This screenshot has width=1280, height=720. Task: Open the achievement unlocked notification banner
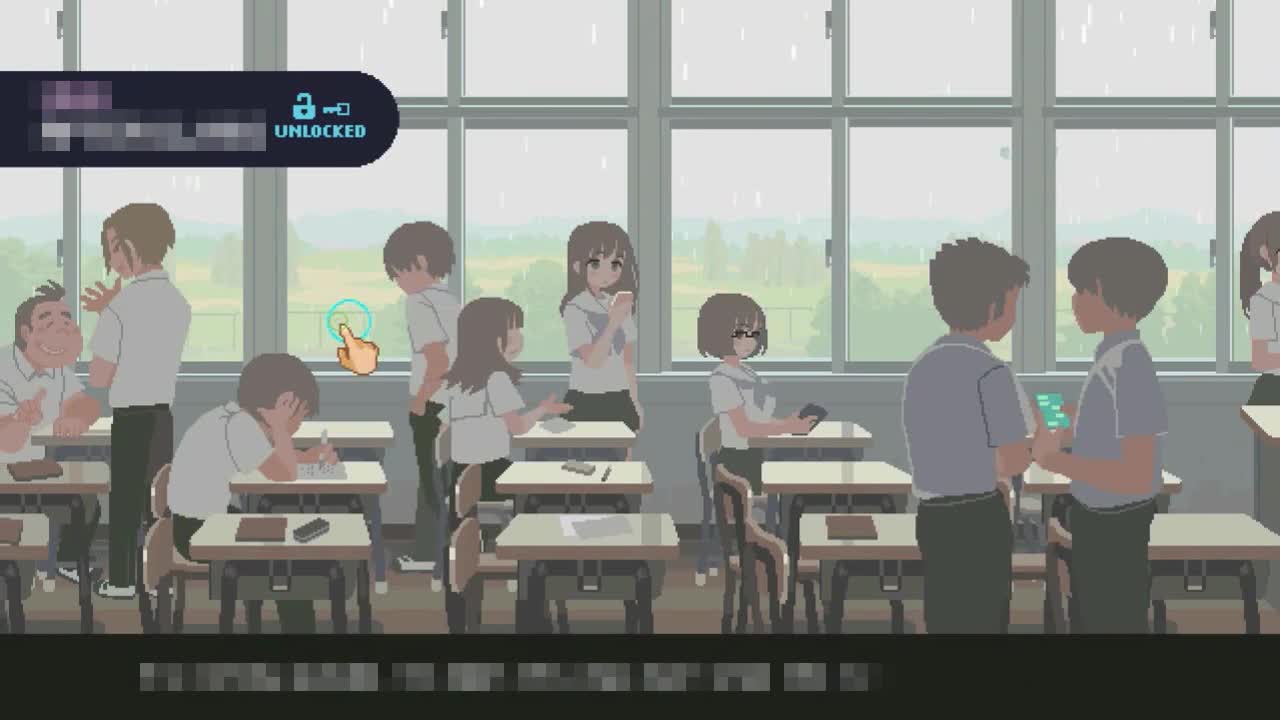tap(198, 119)
